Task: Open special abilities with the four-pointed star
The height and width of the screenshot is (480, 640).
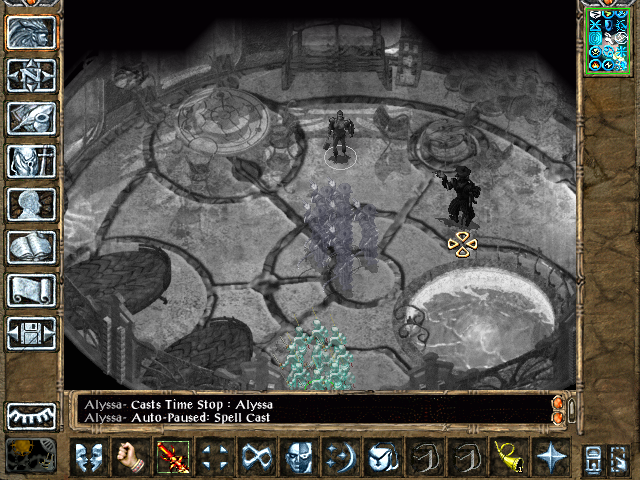Action: tap(551, 457)
